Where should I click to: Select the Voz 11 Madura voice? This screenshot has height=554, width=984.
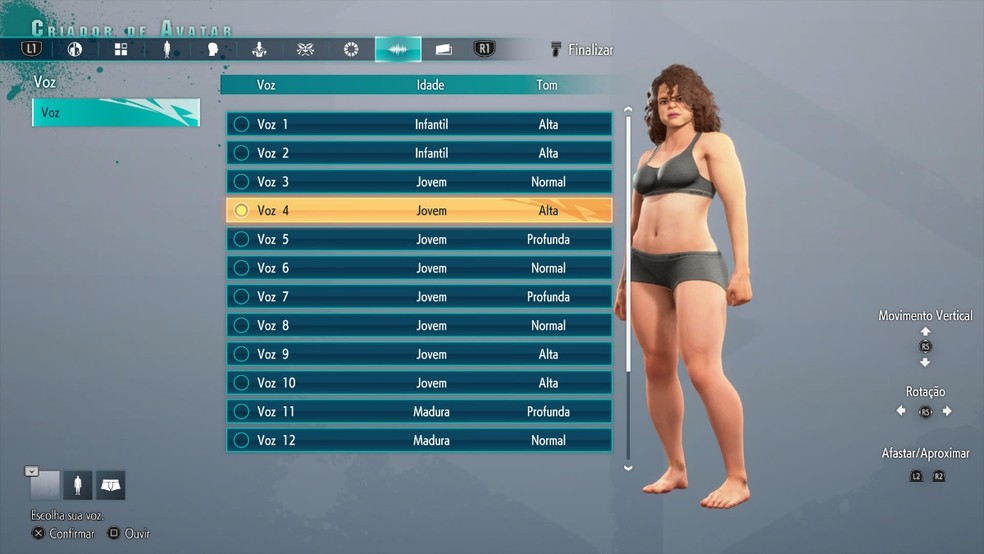pyautogui.click(x=418, y=412)
